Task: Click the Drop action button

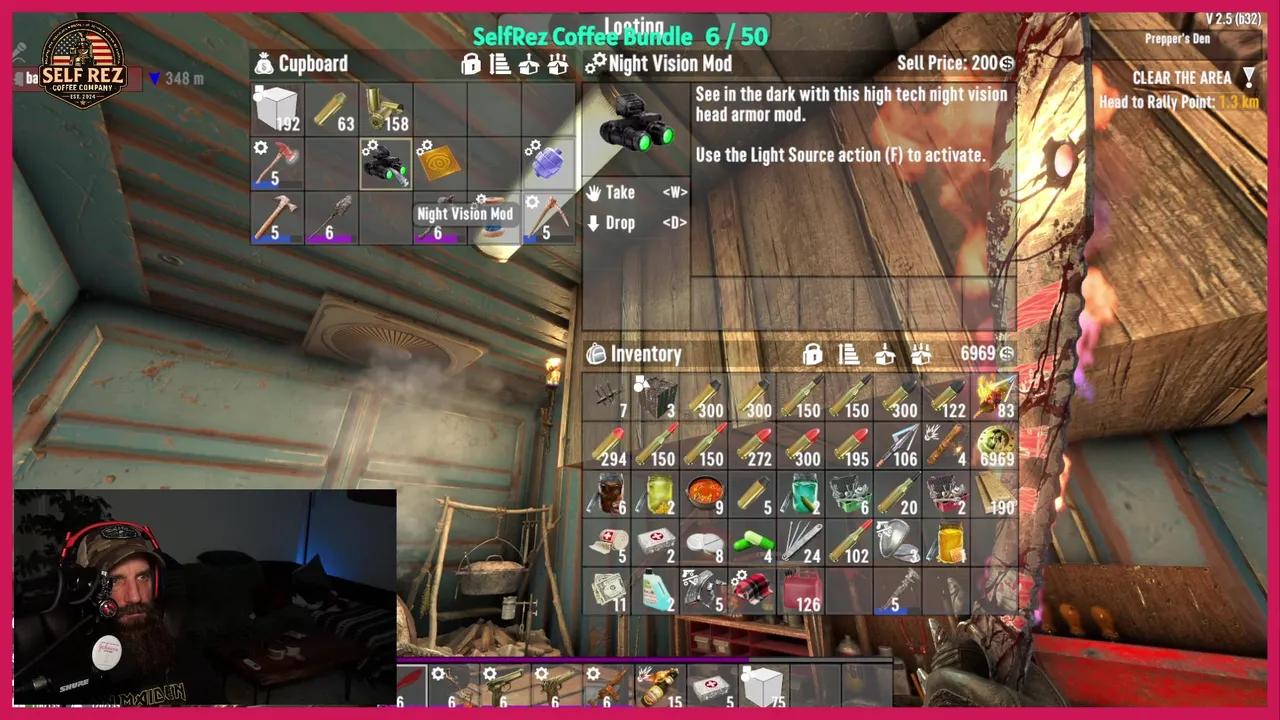Action: coord(620,223)
